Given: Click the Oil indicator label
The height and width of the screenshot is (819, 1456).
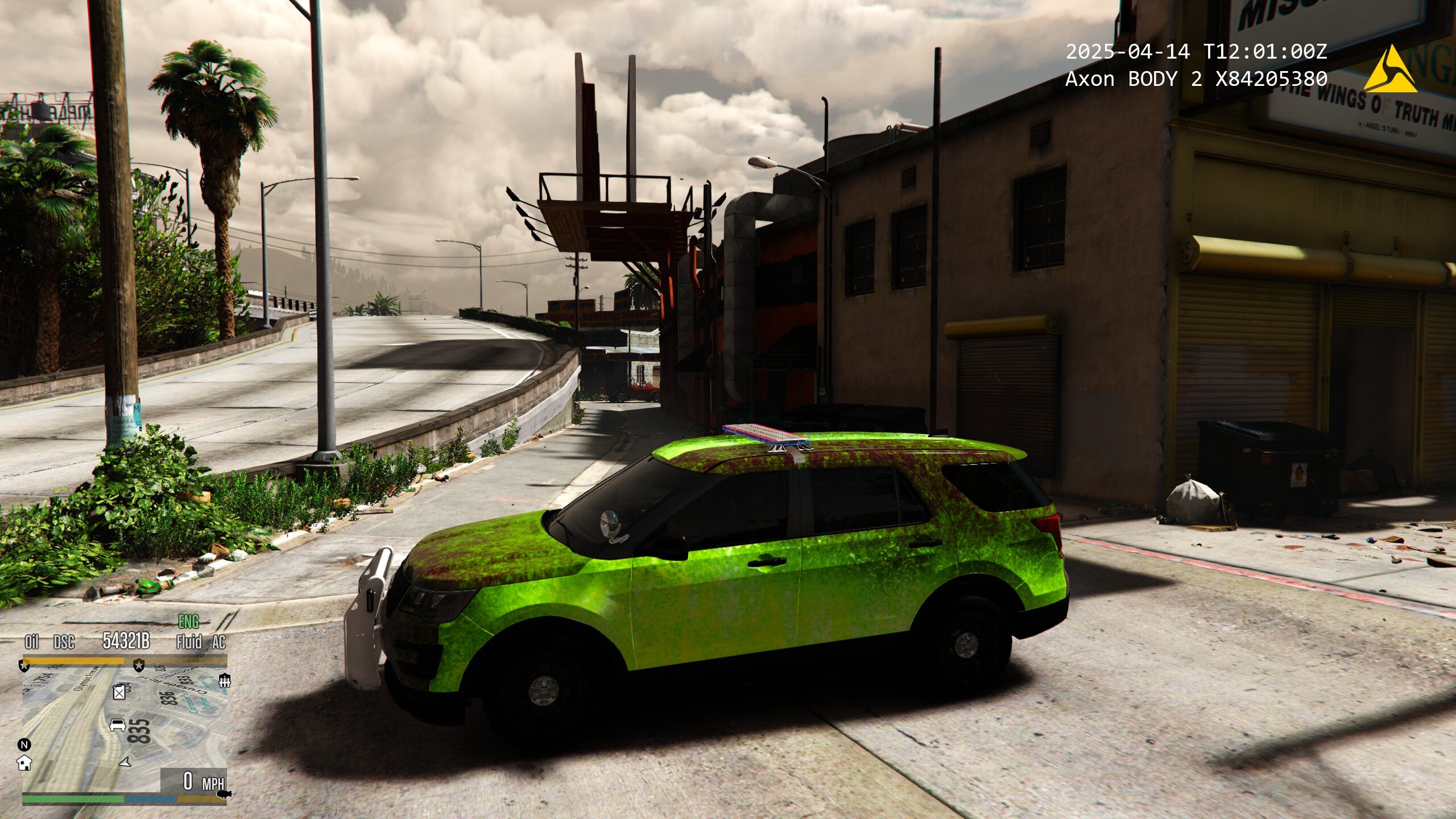Looking at the screenshot, I should pos(31,642).
